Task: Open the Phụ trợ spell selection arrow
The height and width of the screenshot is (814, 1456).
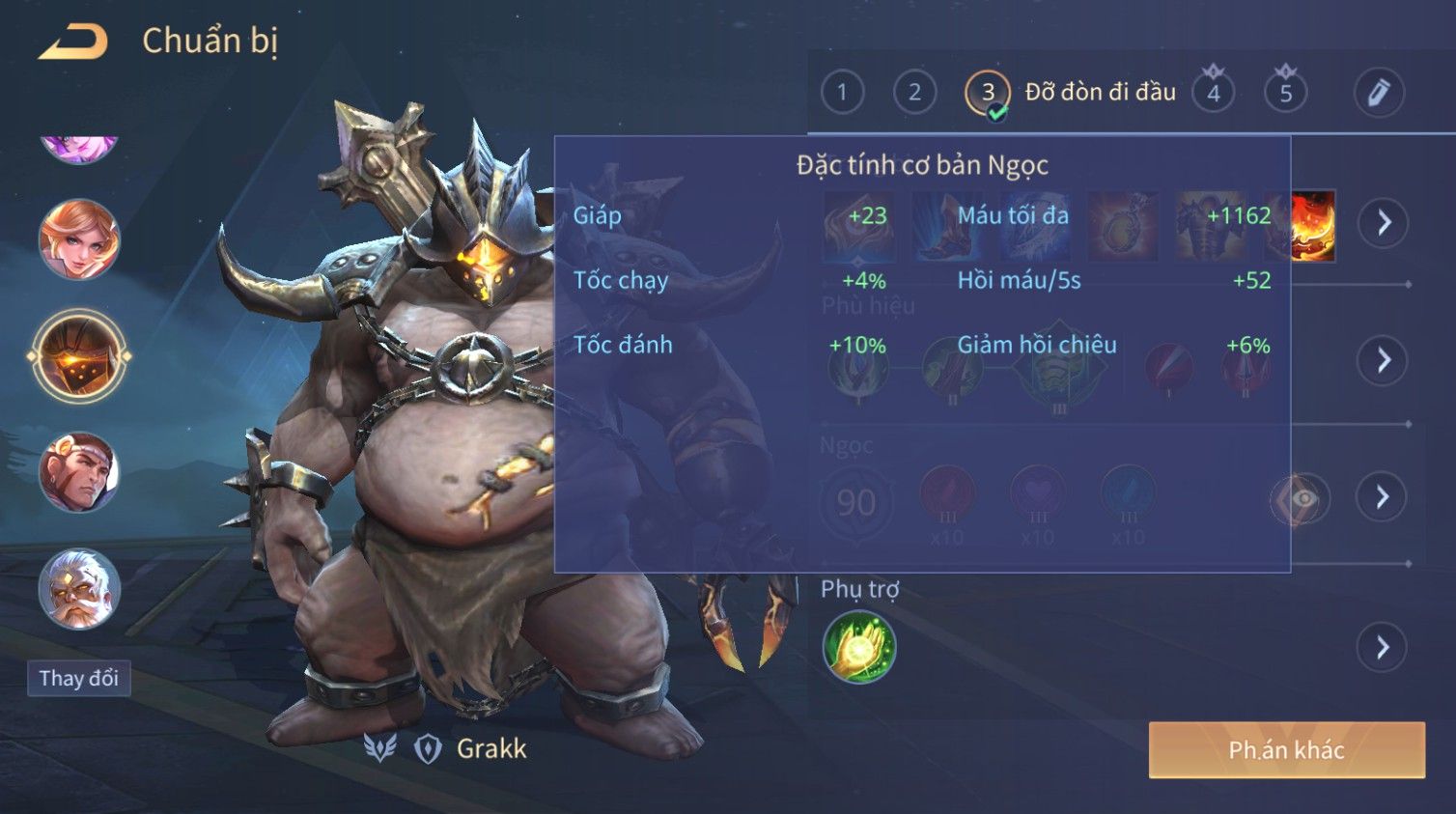Action: (x=1383, y=647)
